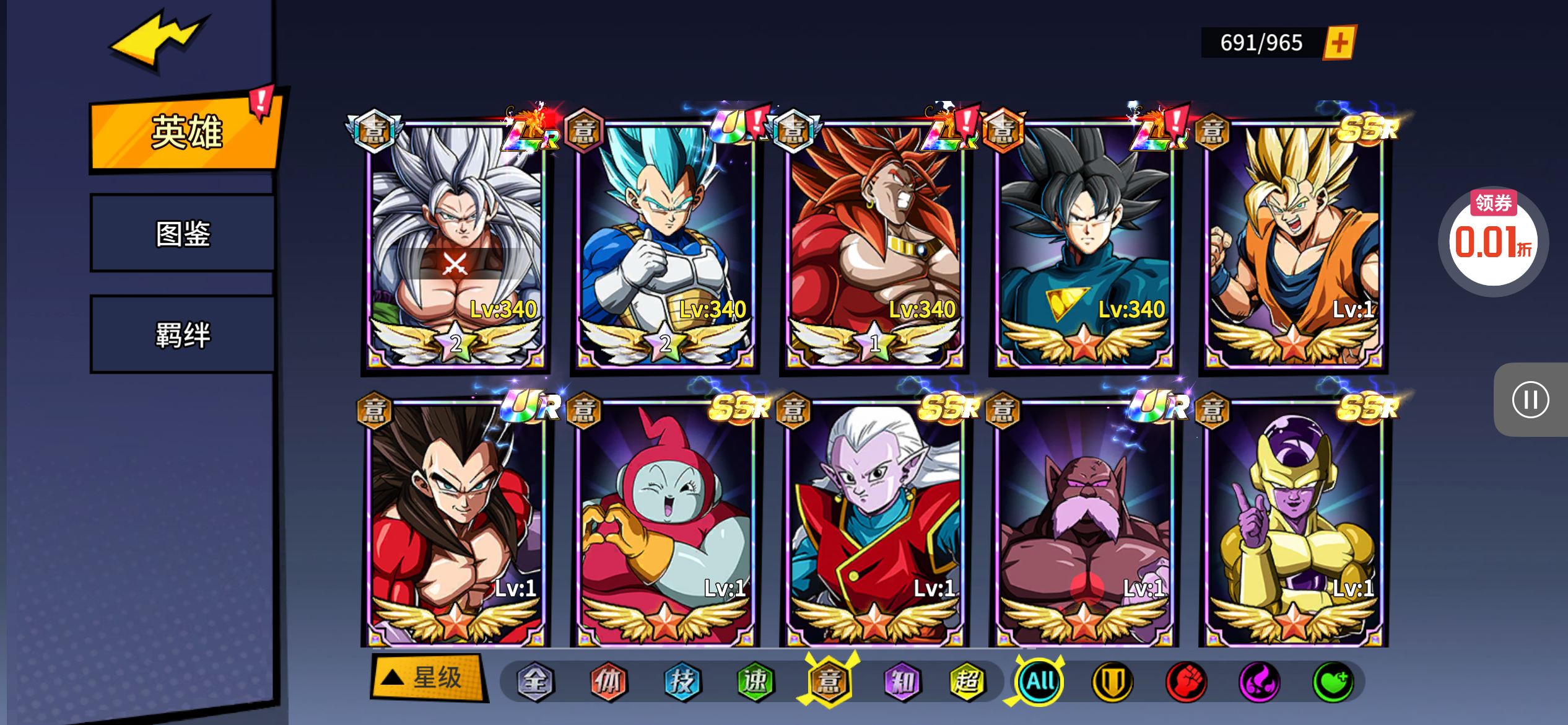Open the 图鉴 codex tab

pyautogui.click(x=183, y=234)
